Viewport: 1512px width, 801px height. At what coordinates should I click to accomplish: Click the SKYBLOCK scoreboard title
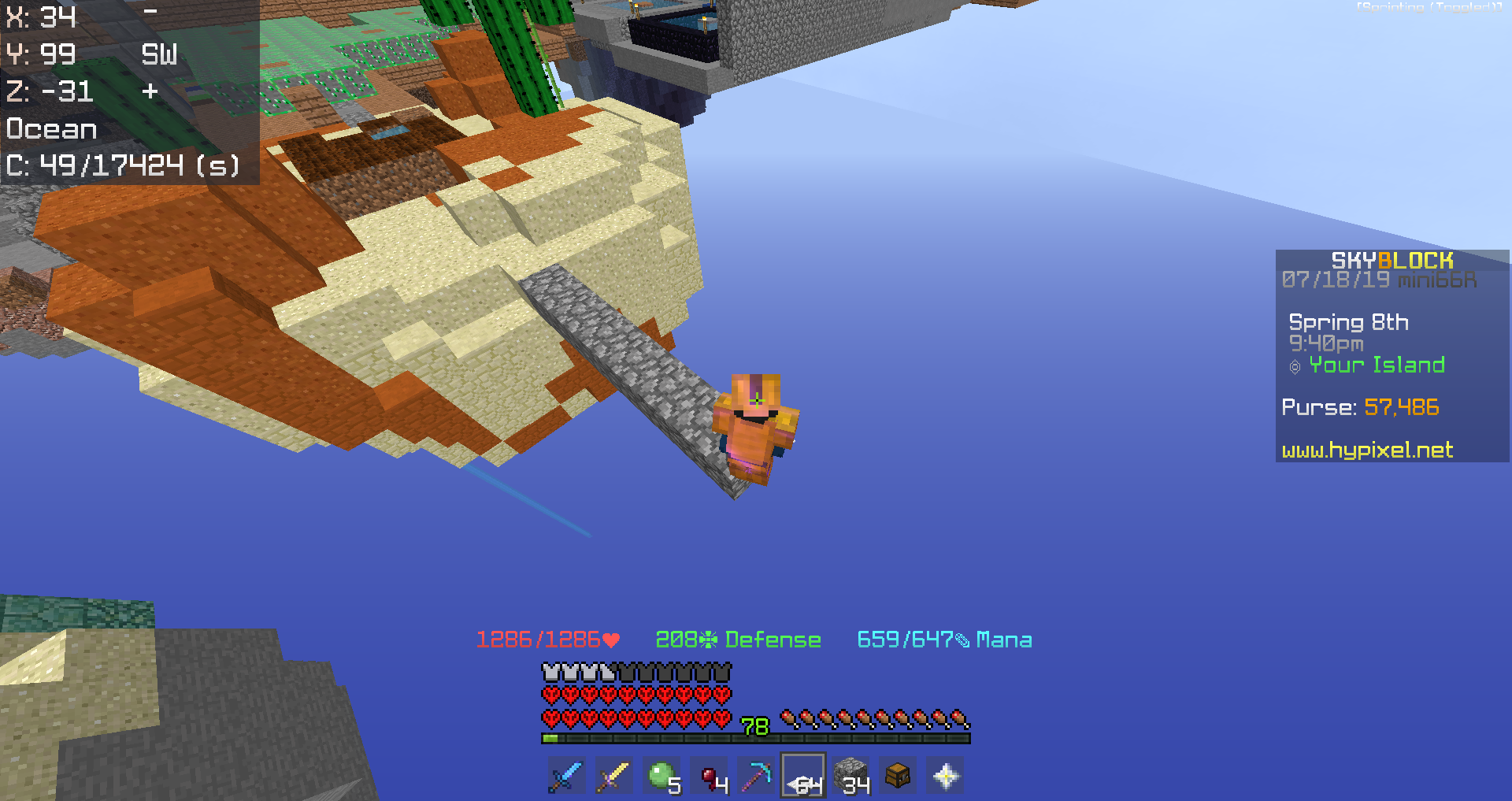1391,260
